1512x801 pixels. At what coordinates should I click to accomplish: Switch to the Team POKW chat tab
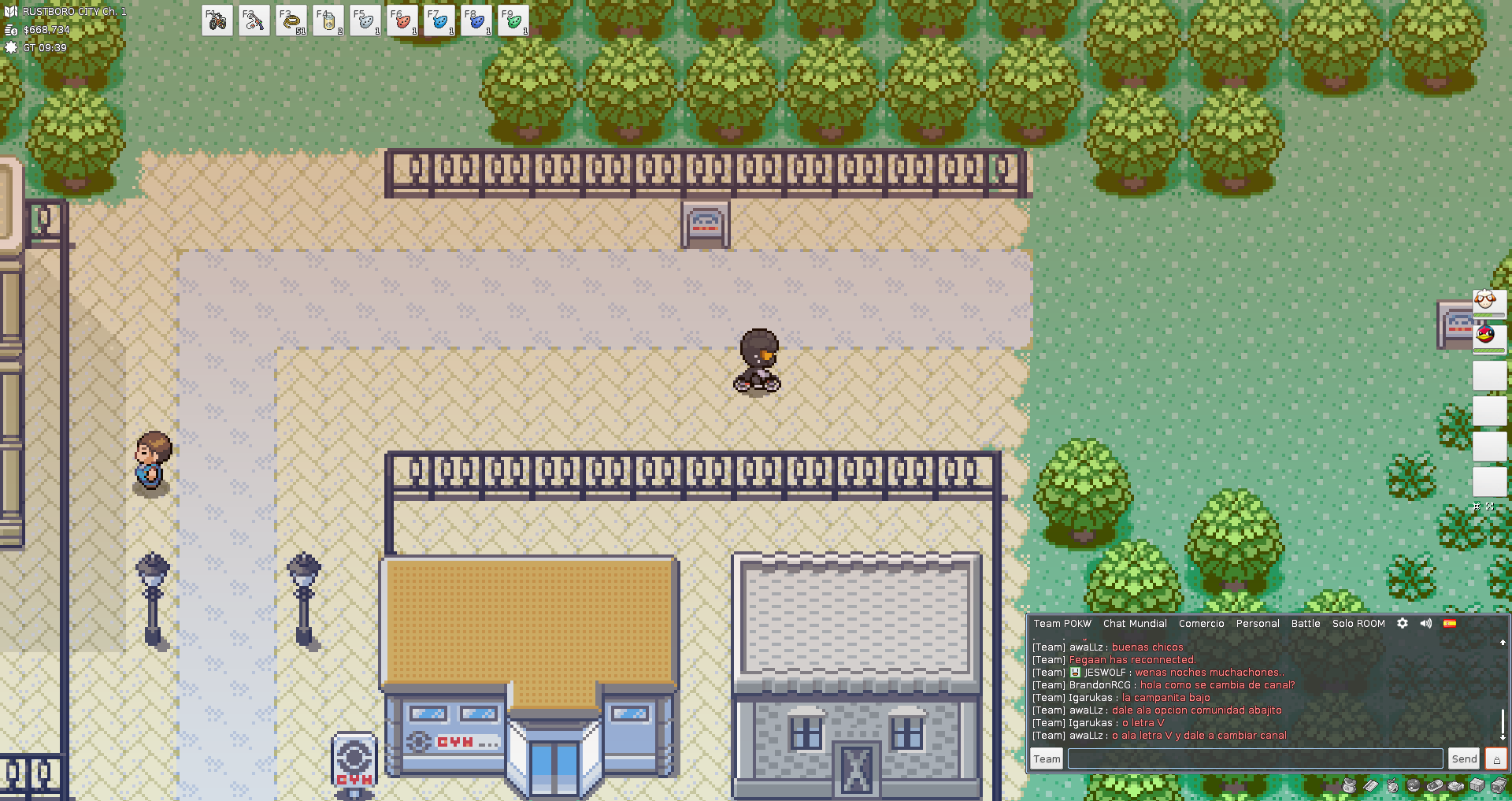[x=1062, y=623]
